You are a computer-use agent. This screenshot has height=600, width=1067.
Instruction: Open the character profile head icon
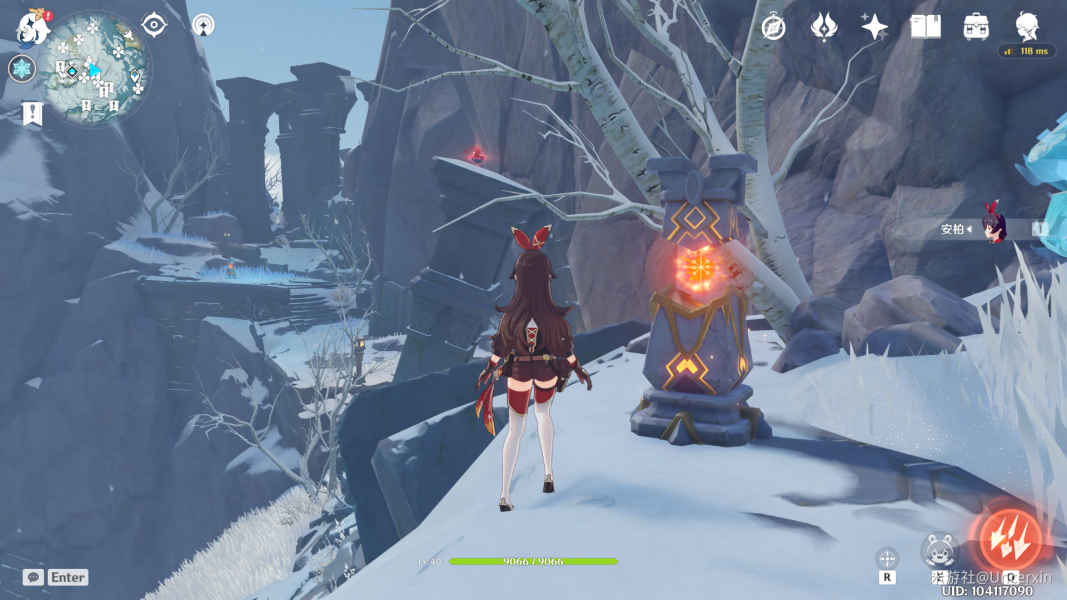click(1027, 25)
